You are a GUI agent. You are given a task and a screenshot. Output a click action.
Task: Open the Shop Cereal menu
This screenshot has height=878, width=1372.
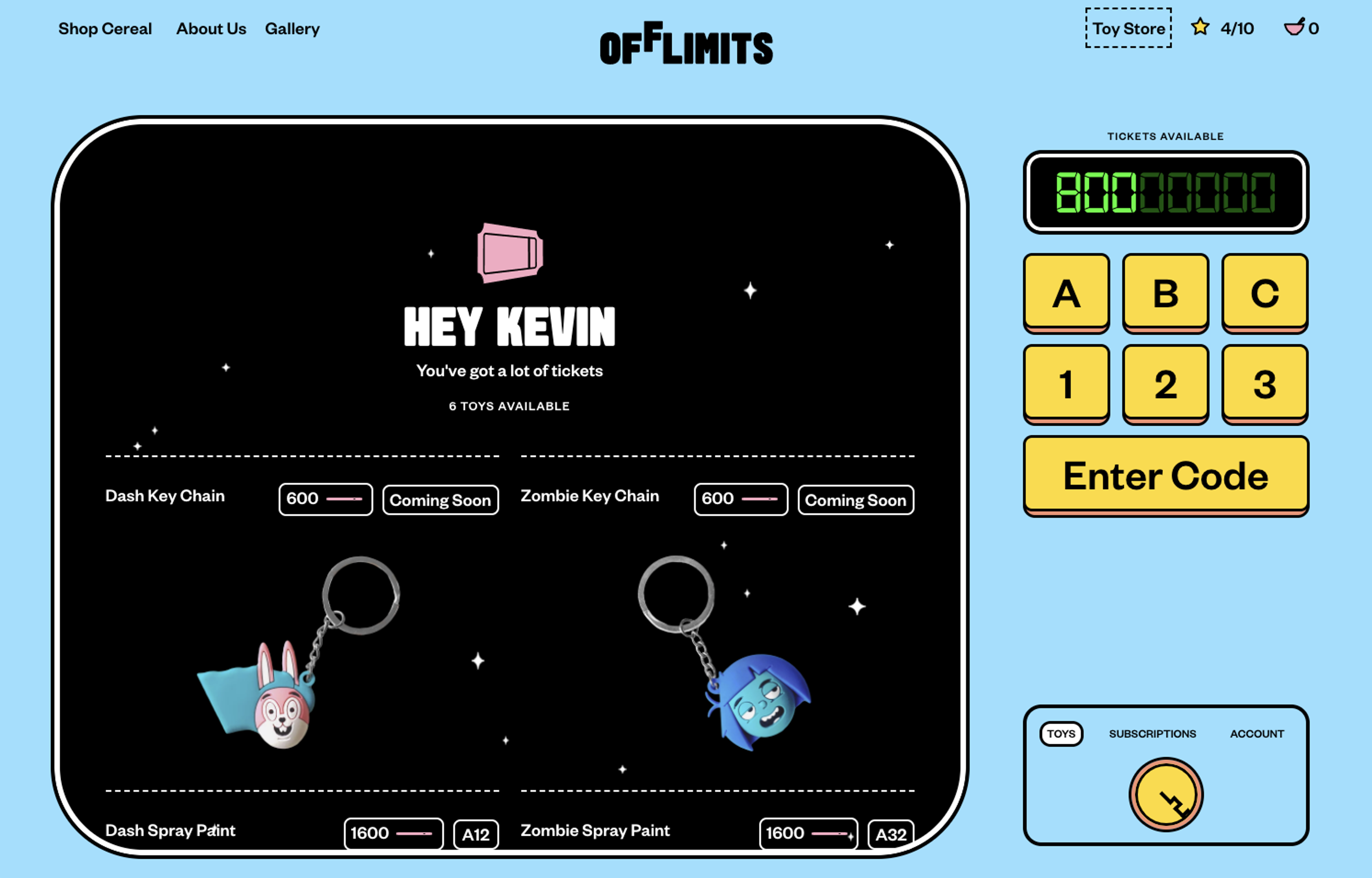click(106, 29)
